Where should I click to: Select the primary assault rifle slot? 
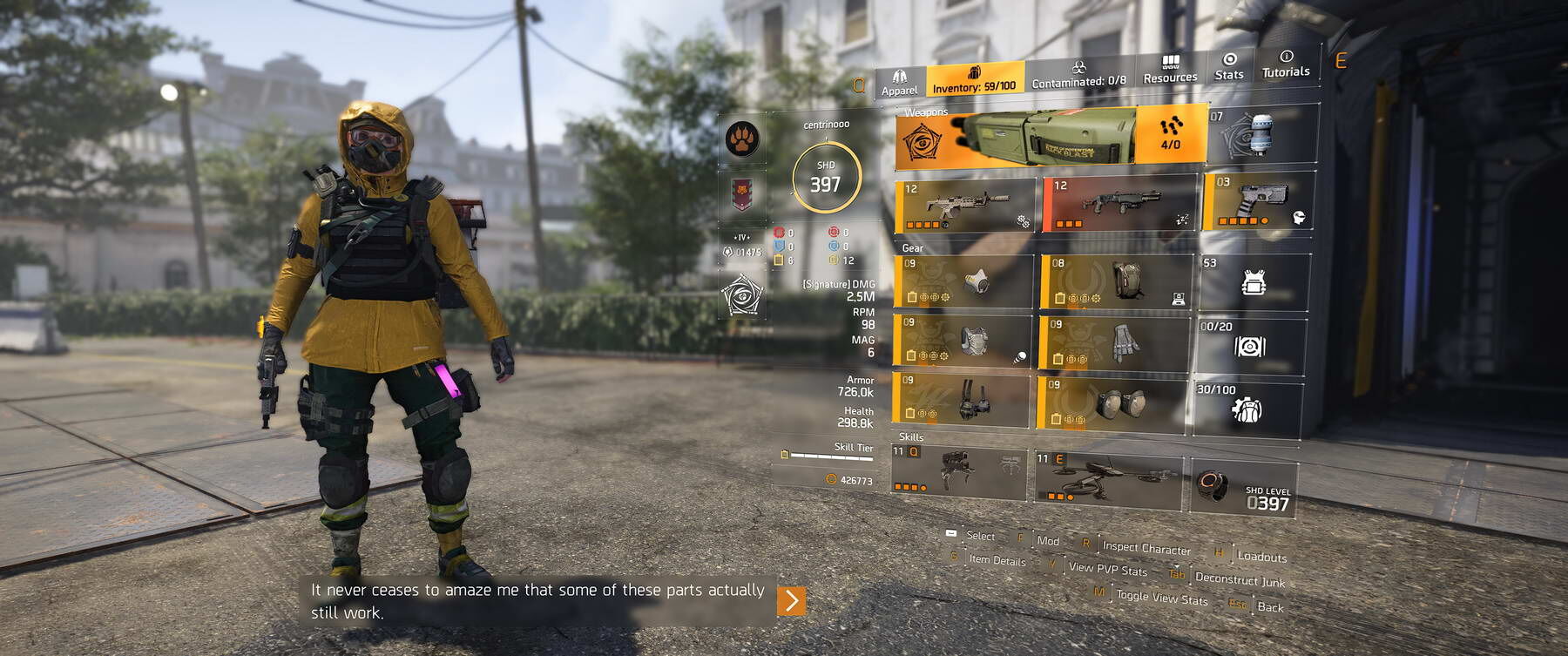pos(965,205)
